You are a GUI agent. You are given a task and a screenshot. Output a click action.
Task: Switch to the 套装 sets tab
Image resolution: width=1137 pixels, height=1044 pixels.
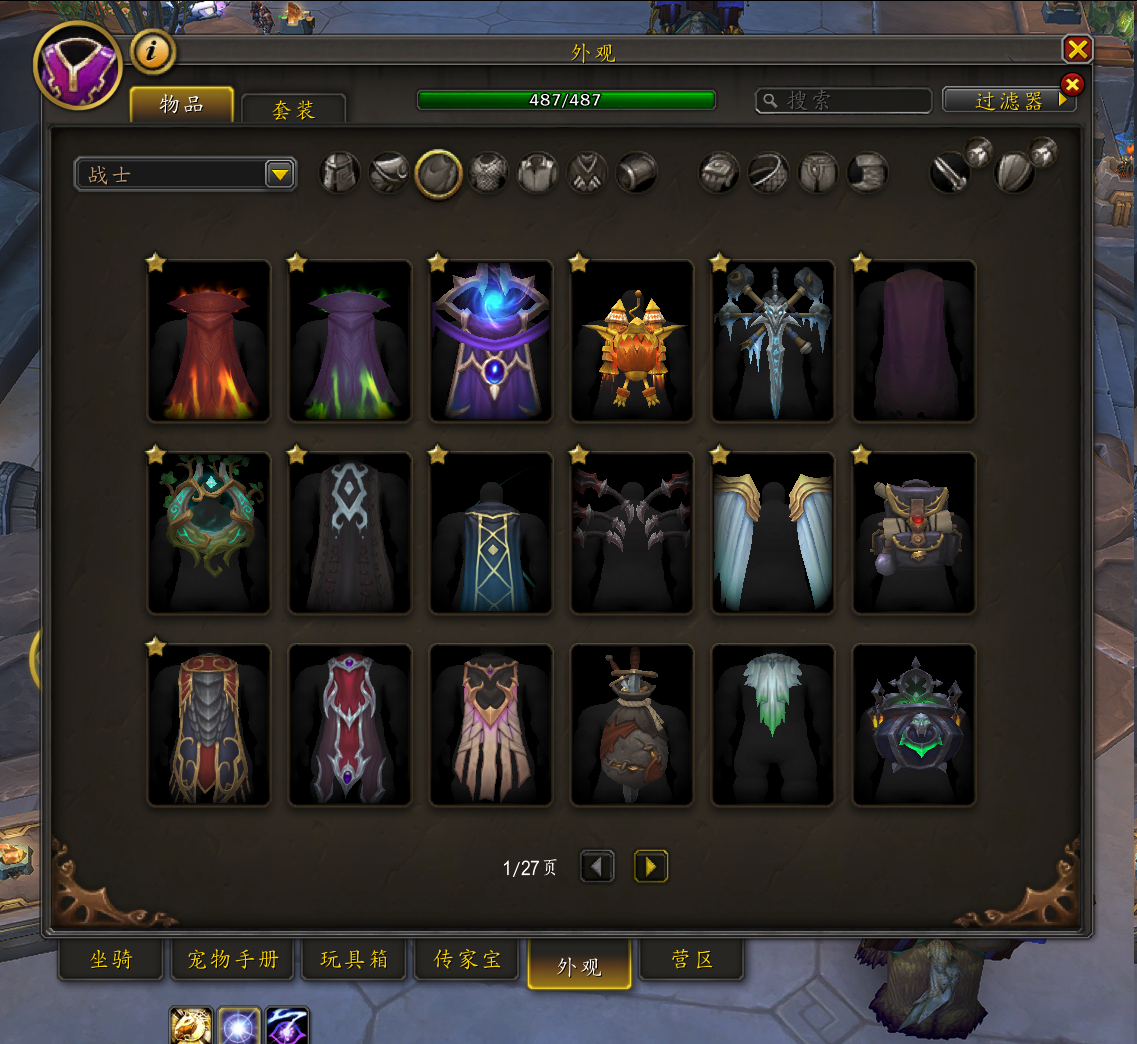294,109
